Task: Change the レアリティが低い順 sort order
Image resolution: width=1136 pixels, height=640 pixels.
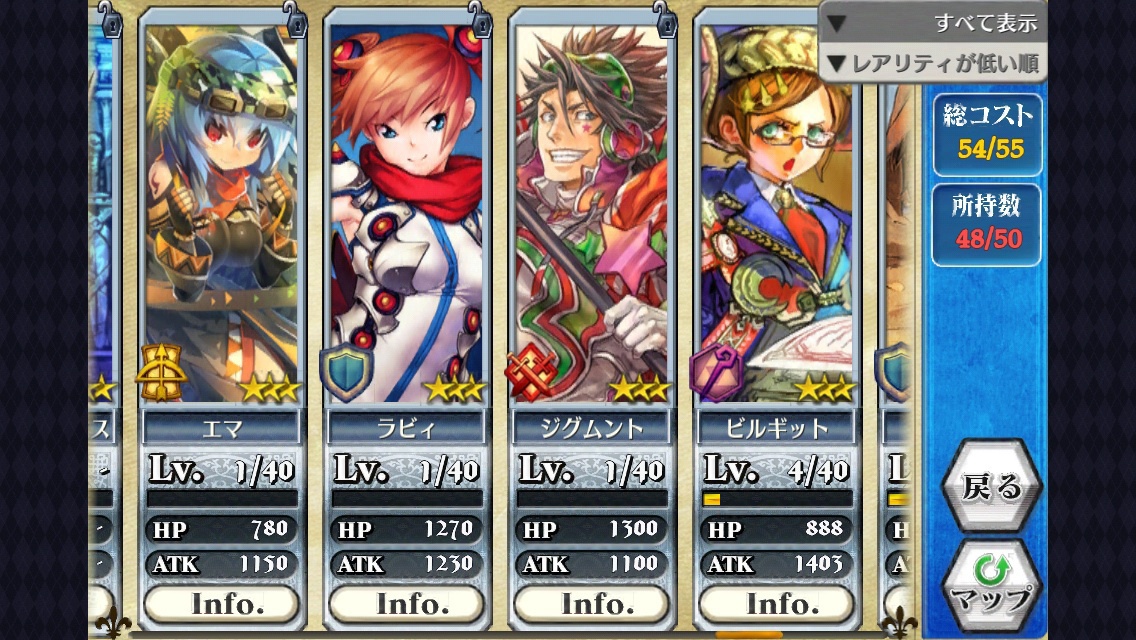Action: [x=932, y=64]
